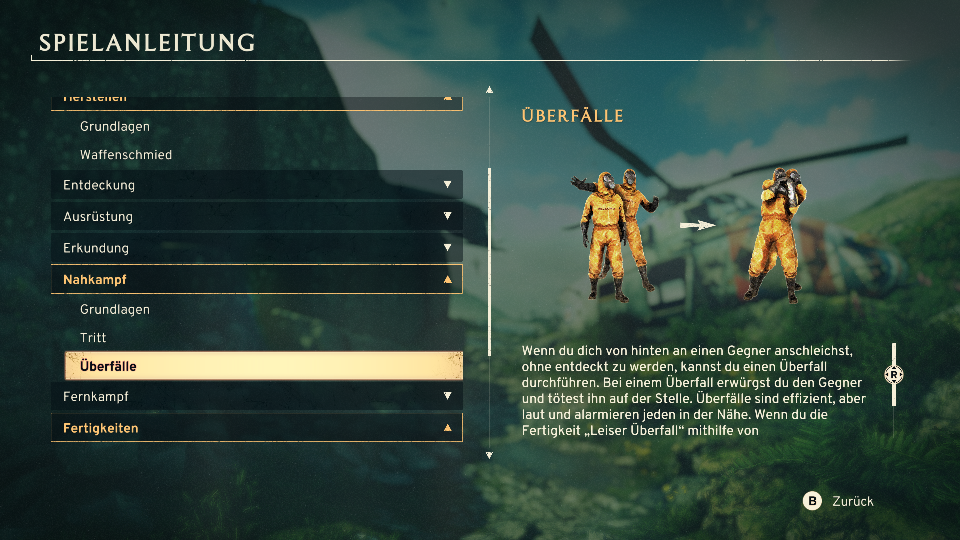
Task: Expand the Fernkampf category
Action: pyautogui.click(x=256, y=396)
